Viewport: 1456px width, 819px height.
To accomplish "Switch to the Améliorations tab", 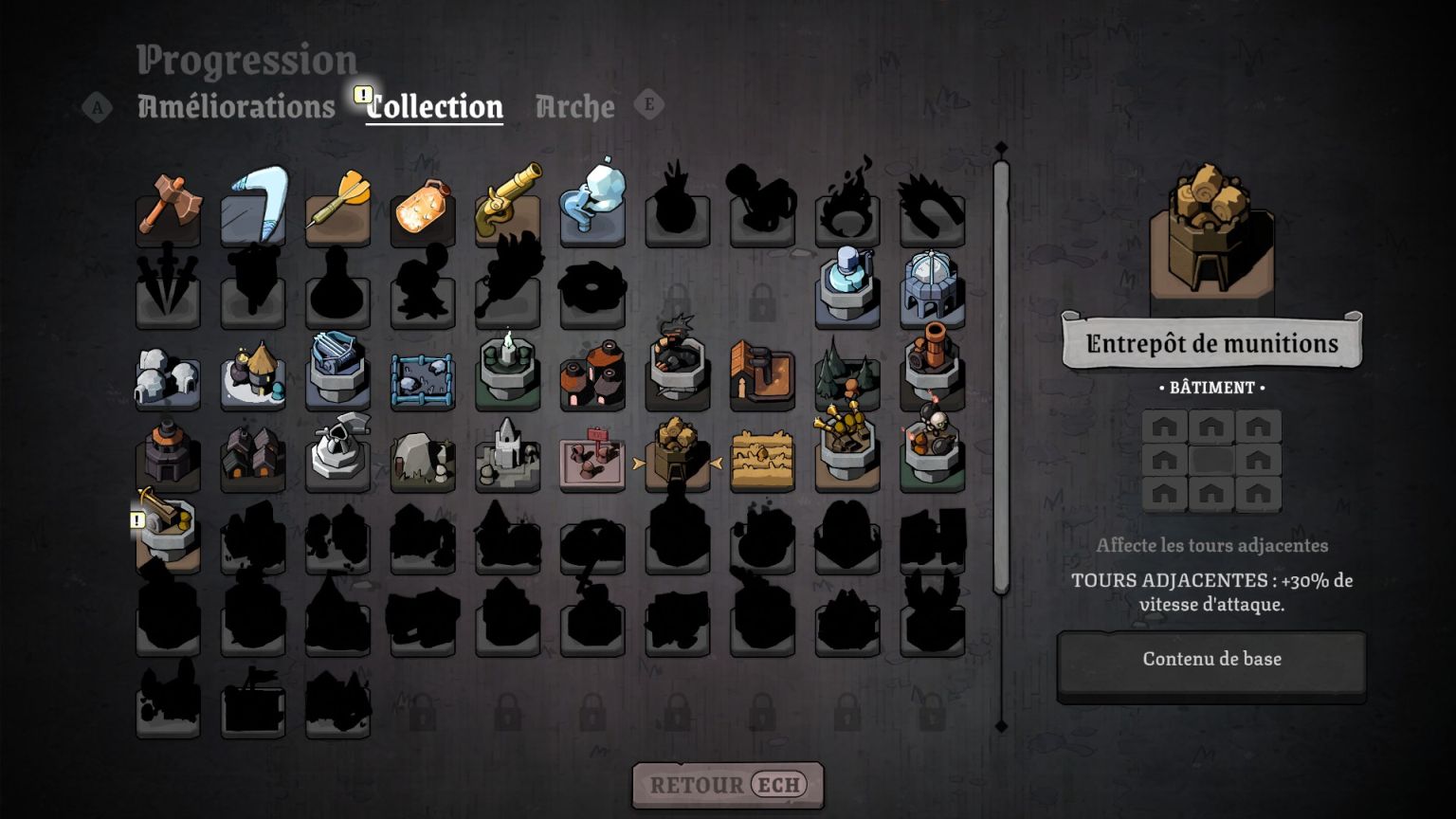I will [236, 106].
